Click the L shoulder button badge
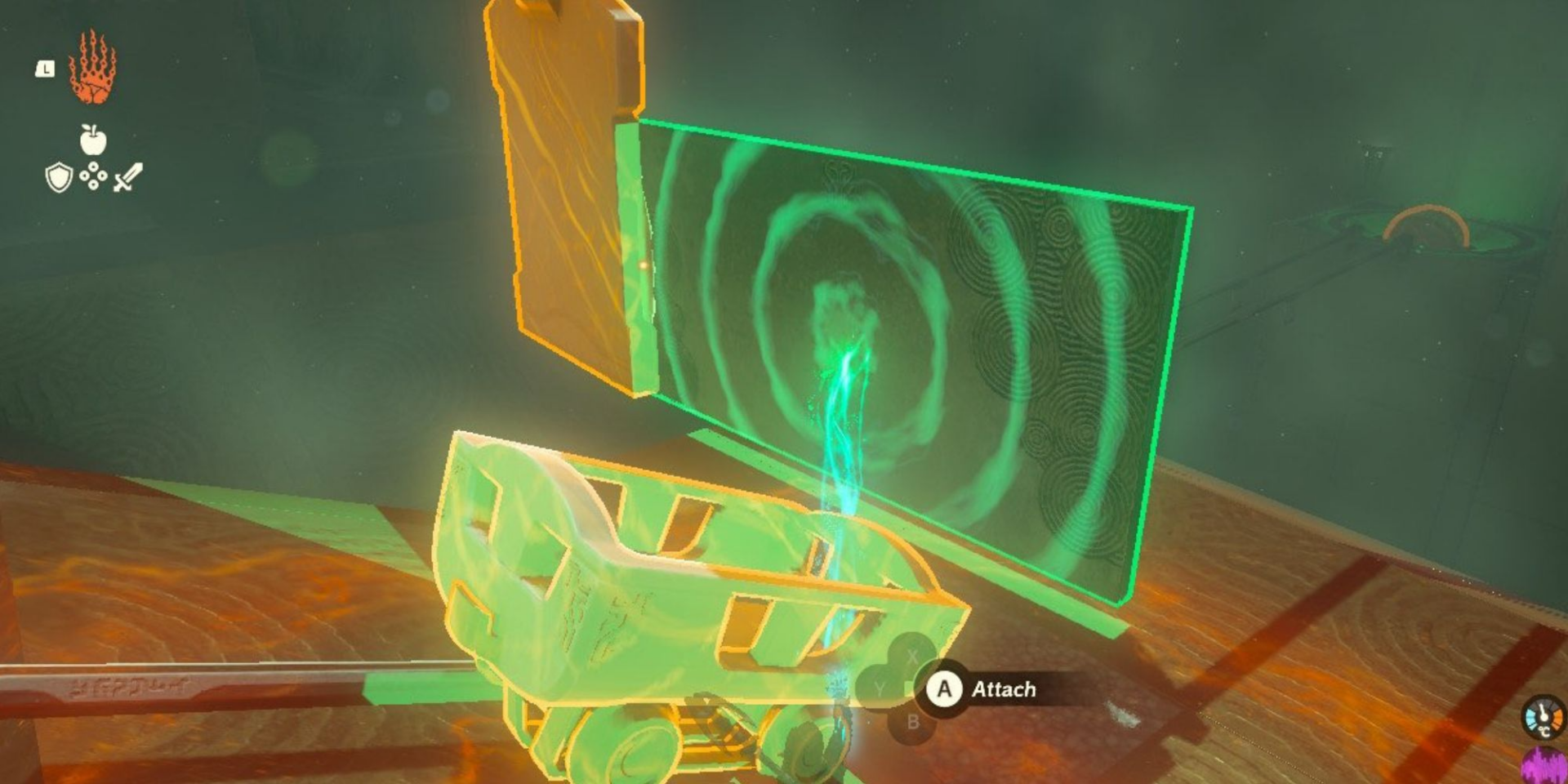 click(46, 69)
